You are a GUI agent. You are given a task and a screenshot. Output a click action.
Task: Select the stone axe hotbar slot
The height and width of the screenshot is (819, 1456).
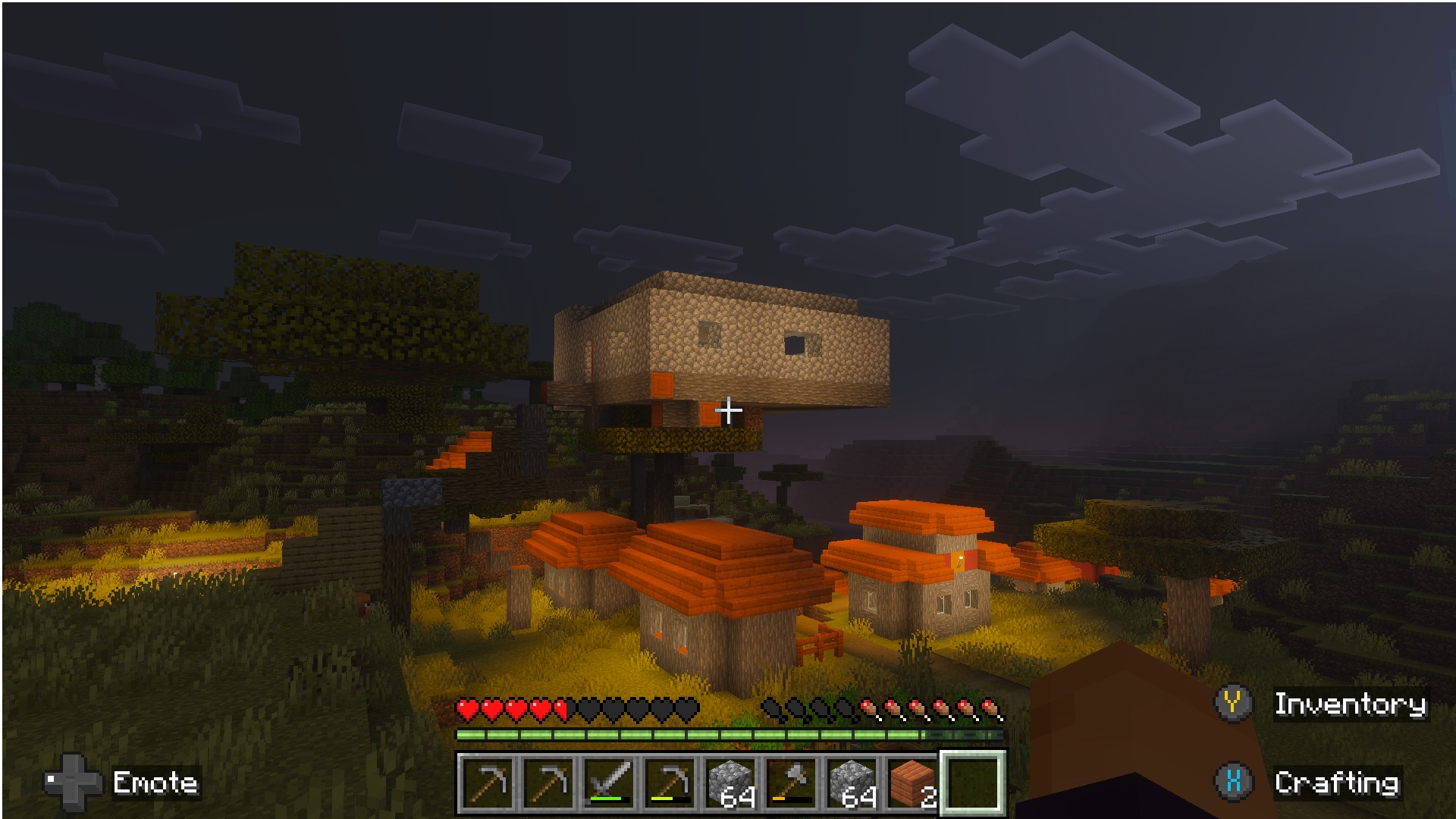791,783
